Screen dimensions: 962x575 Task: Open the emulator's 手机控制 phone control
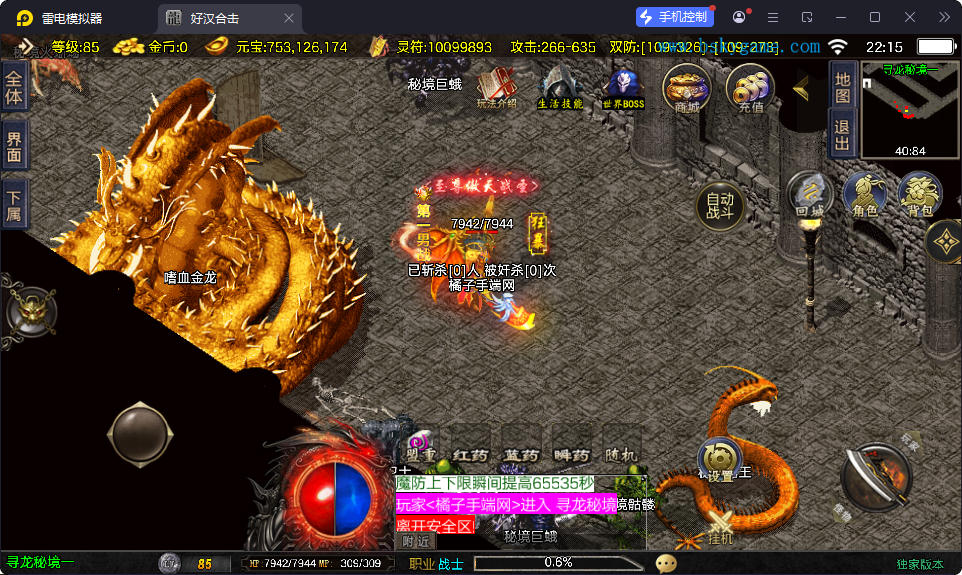click(675, 17)
